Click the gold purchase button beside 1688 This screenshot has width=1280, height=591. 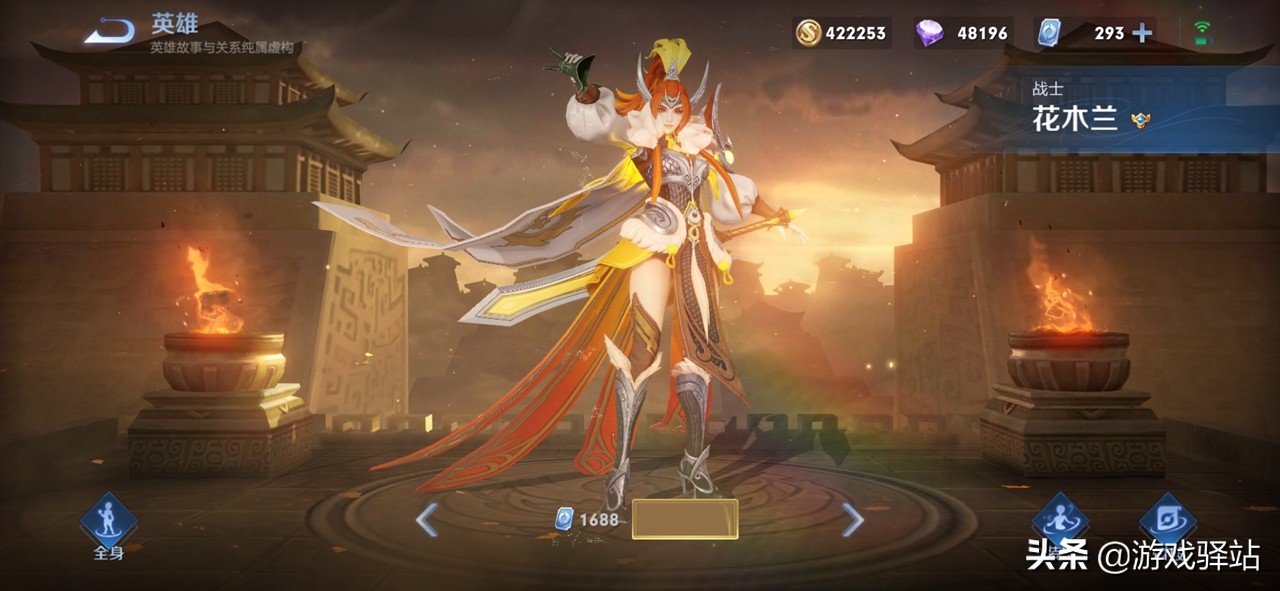click(x=685, y=519)
